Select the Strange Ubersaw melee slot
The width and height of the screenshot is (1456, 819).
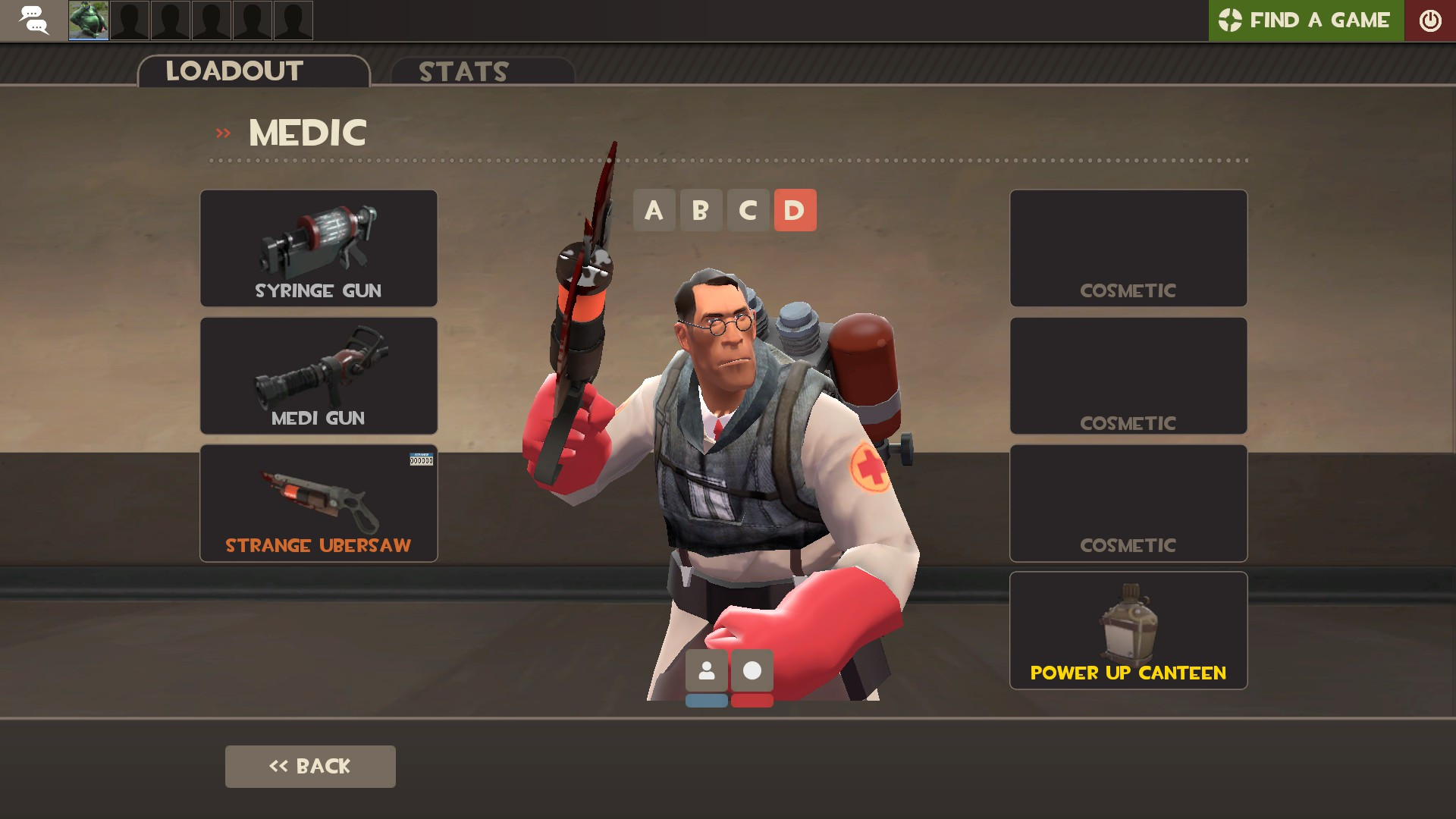click(318, 502)
